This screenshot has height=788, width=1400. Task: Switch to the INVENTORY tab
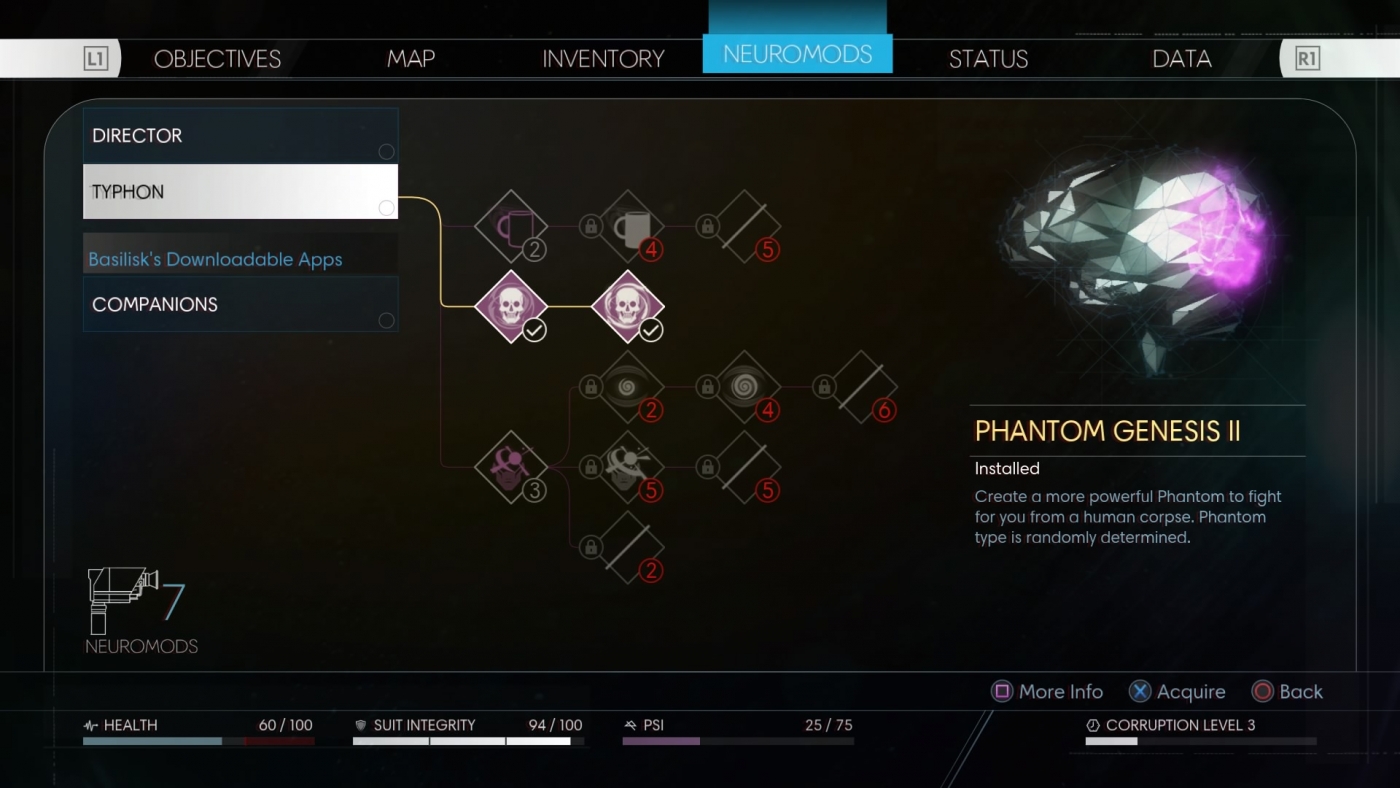pos(602,58)
